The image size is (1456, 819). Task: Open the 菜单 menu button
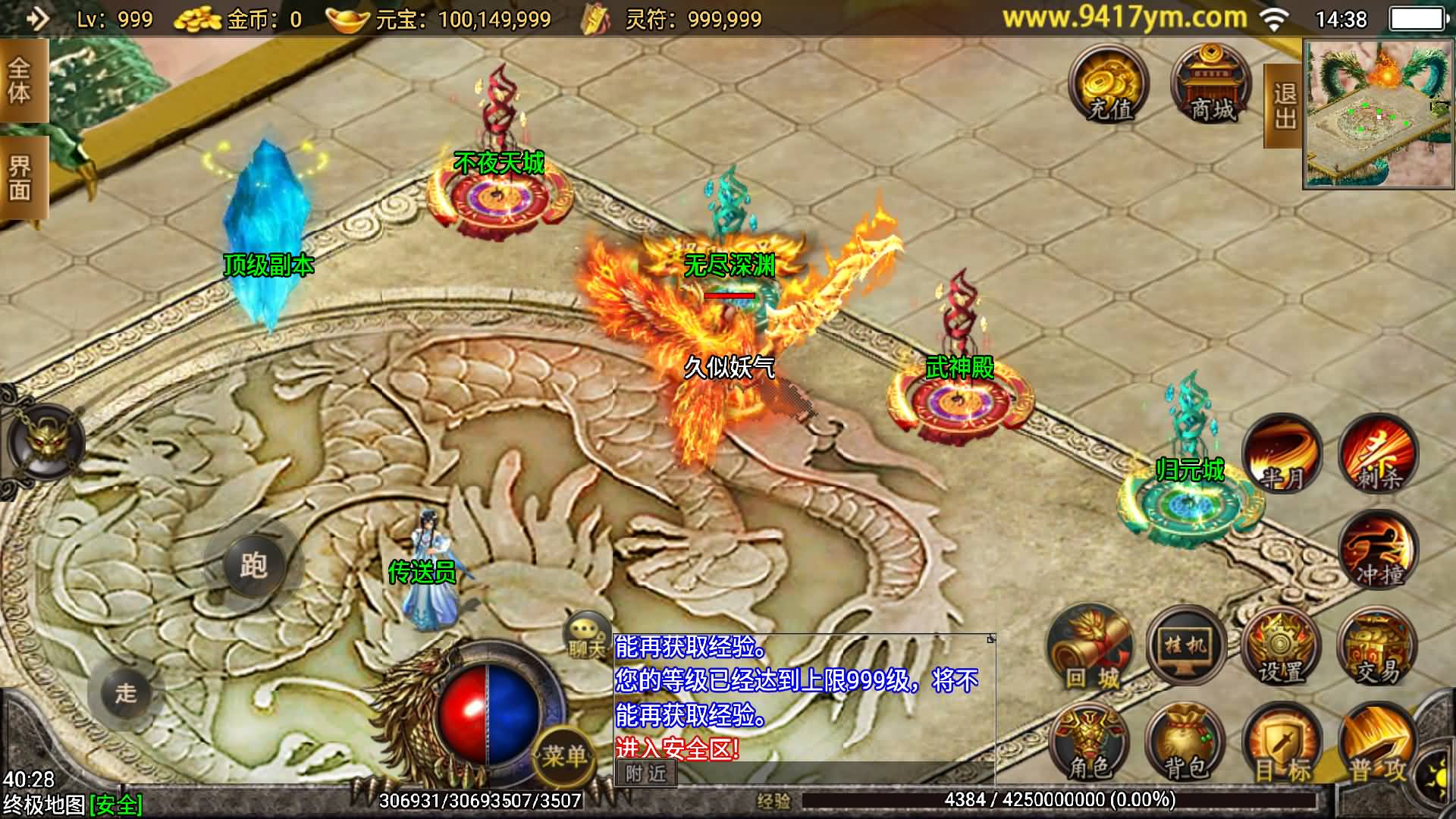click(564, 755)
